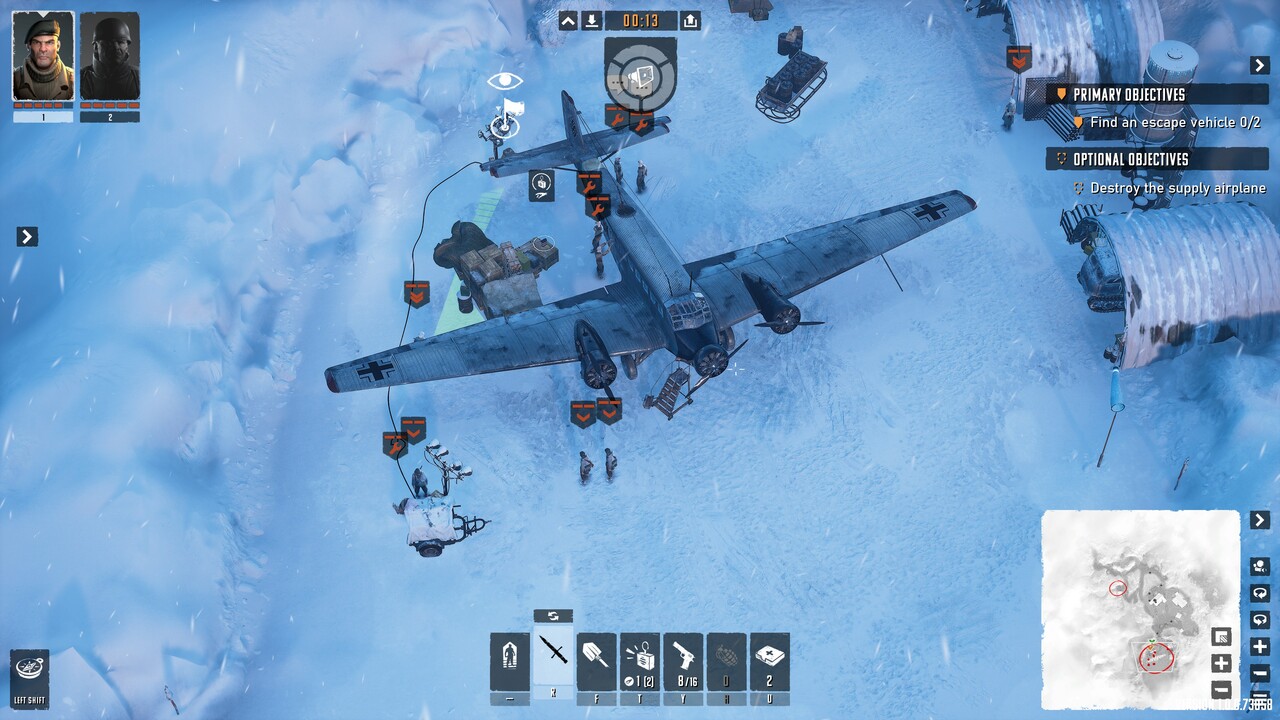Click the minimap terrain view
Viewport: 1280px width, 720px height.
1140,608
